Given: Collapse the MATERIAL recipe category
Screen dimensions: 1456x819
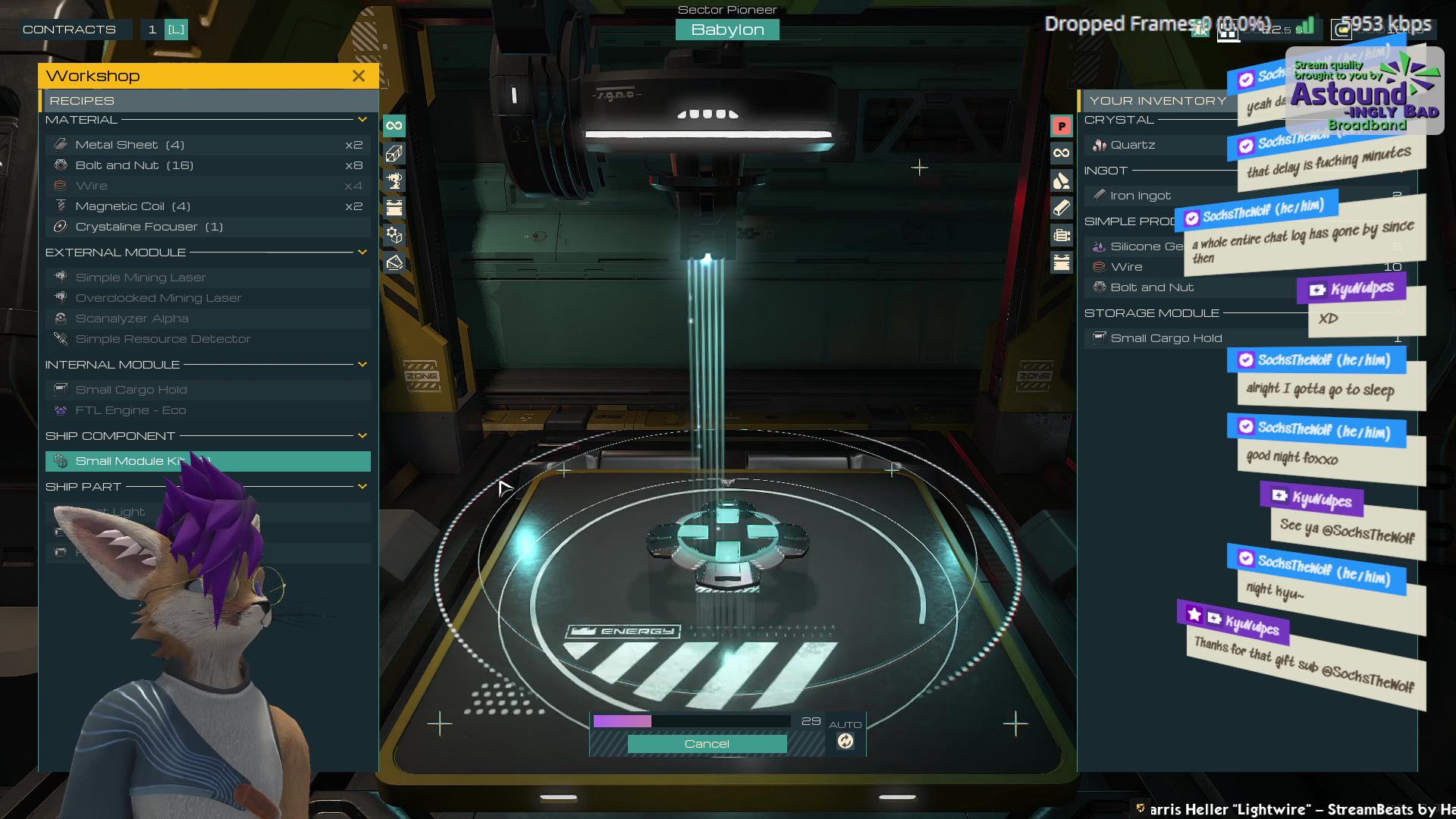Looking at the screenshot, I should 362,120.
